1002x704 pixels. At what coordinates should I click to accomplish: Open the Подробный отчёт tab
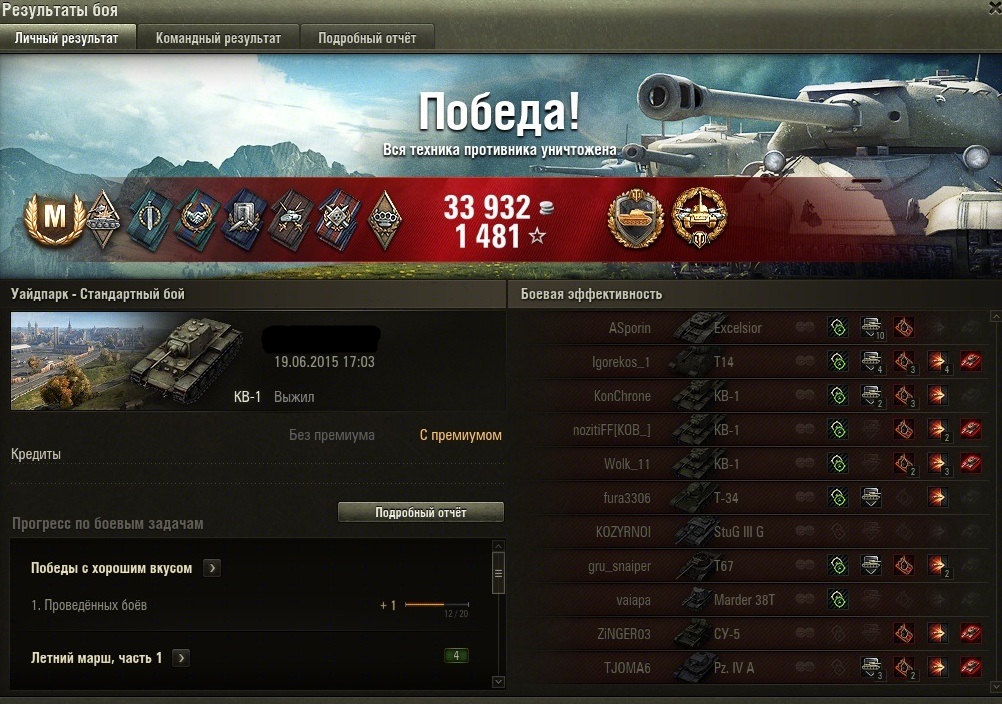367,38
